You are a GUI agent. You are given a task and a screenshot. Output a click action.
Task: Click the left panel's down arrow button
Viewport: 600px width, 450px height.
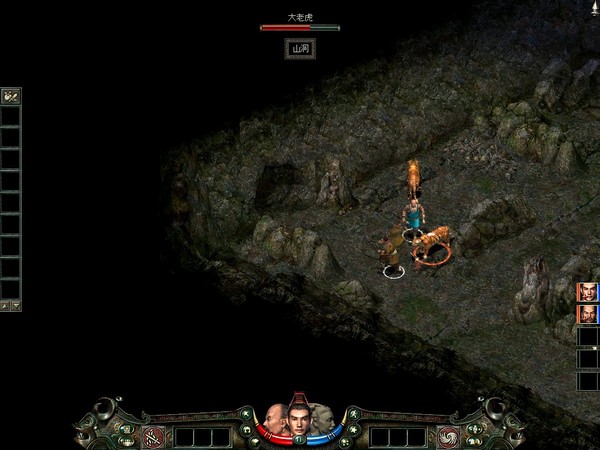15,305
